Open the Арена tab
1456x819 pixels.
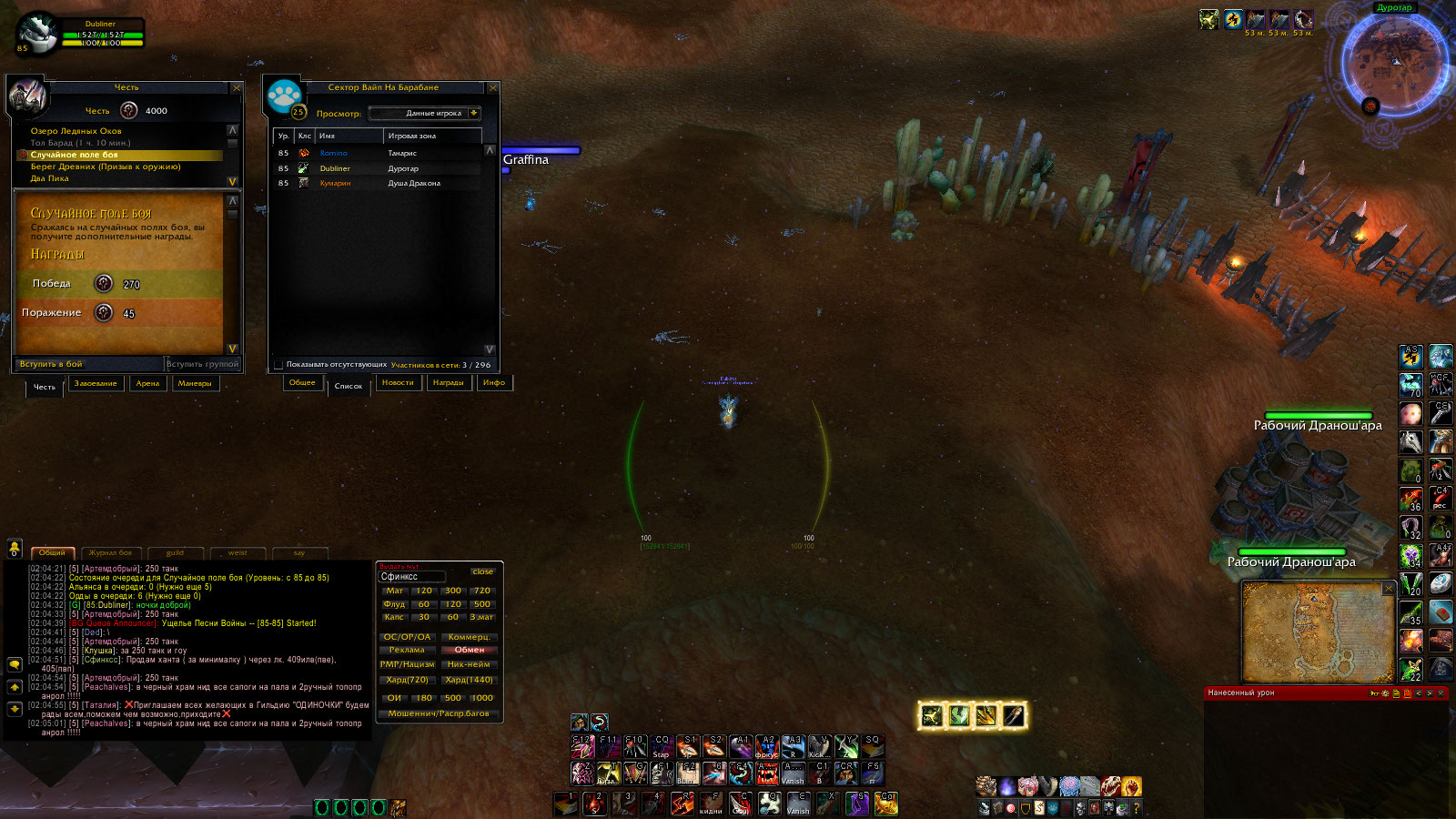(x=147, y=384)
